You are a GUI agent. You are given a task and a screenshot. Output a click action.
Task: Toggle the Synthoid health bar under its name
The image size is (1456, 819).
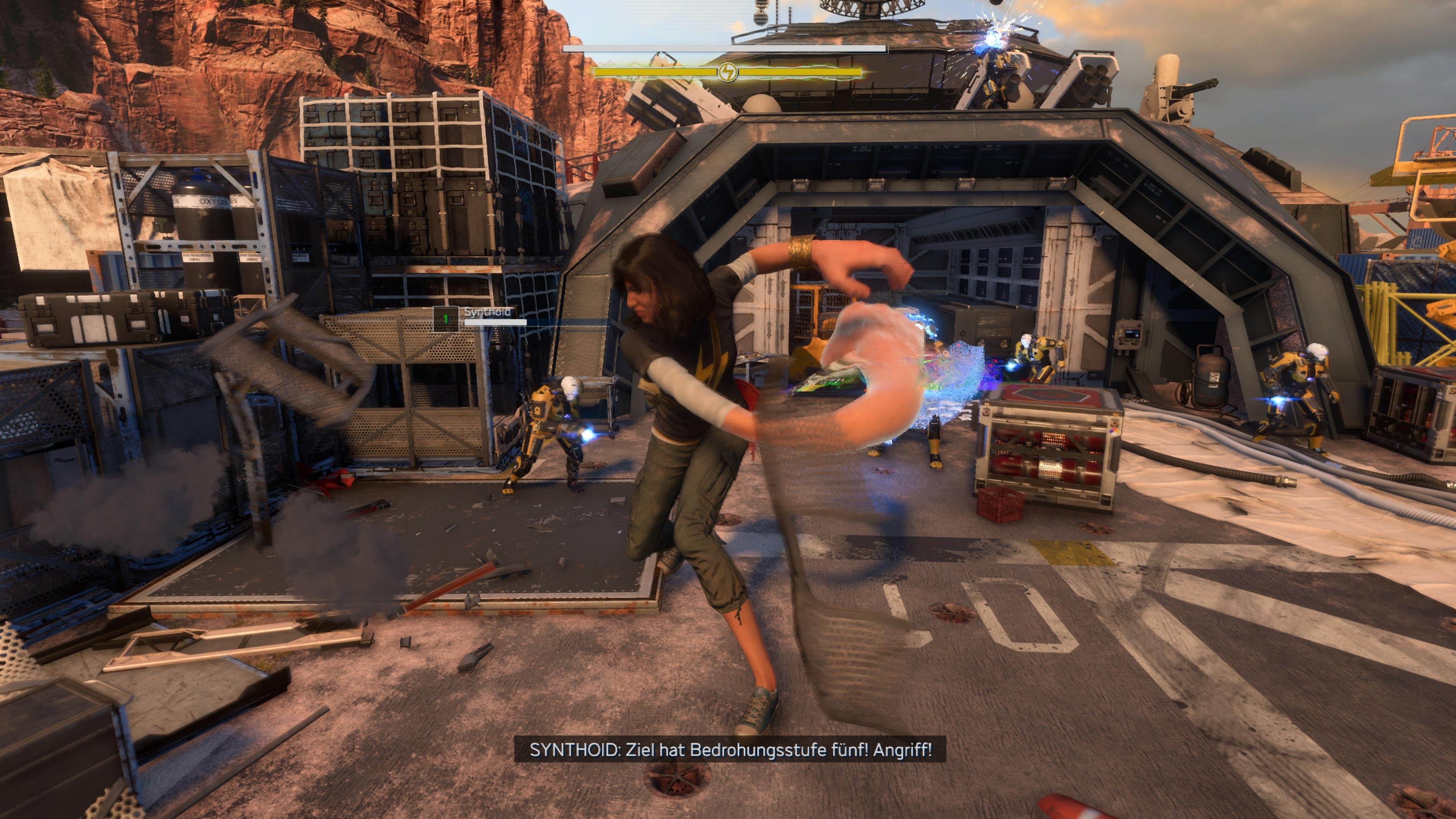[496, 323]
